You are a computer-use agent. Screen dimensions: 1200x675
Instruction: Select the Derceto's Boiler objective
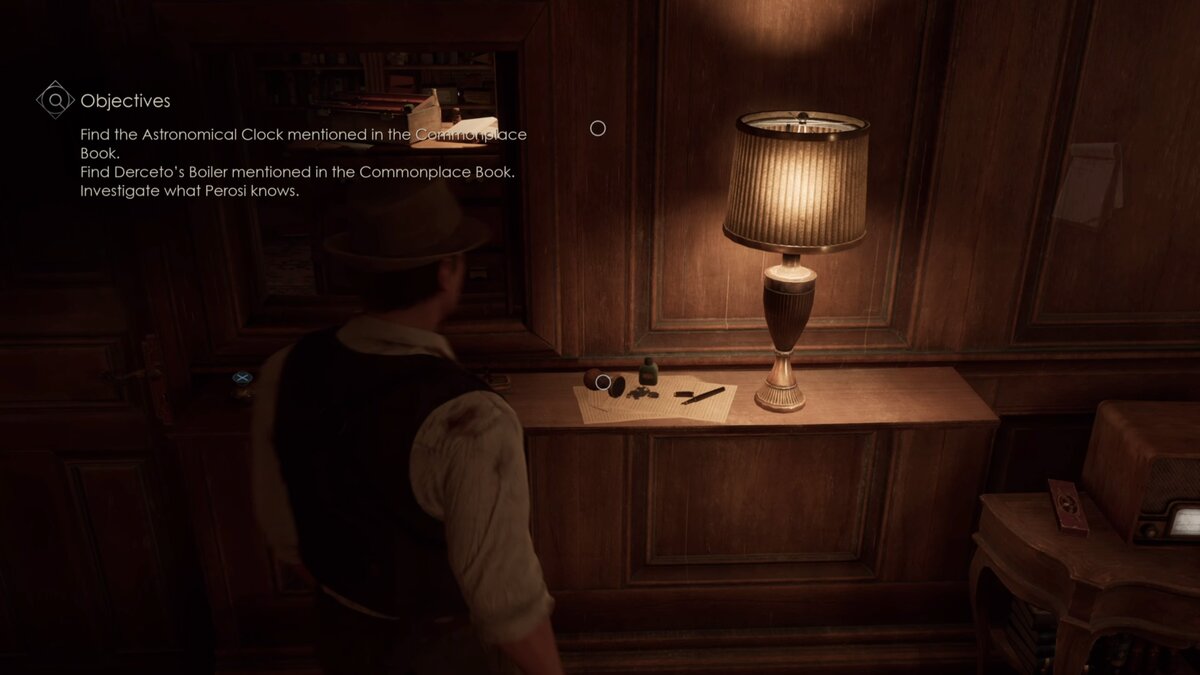[x=298, y=172]
